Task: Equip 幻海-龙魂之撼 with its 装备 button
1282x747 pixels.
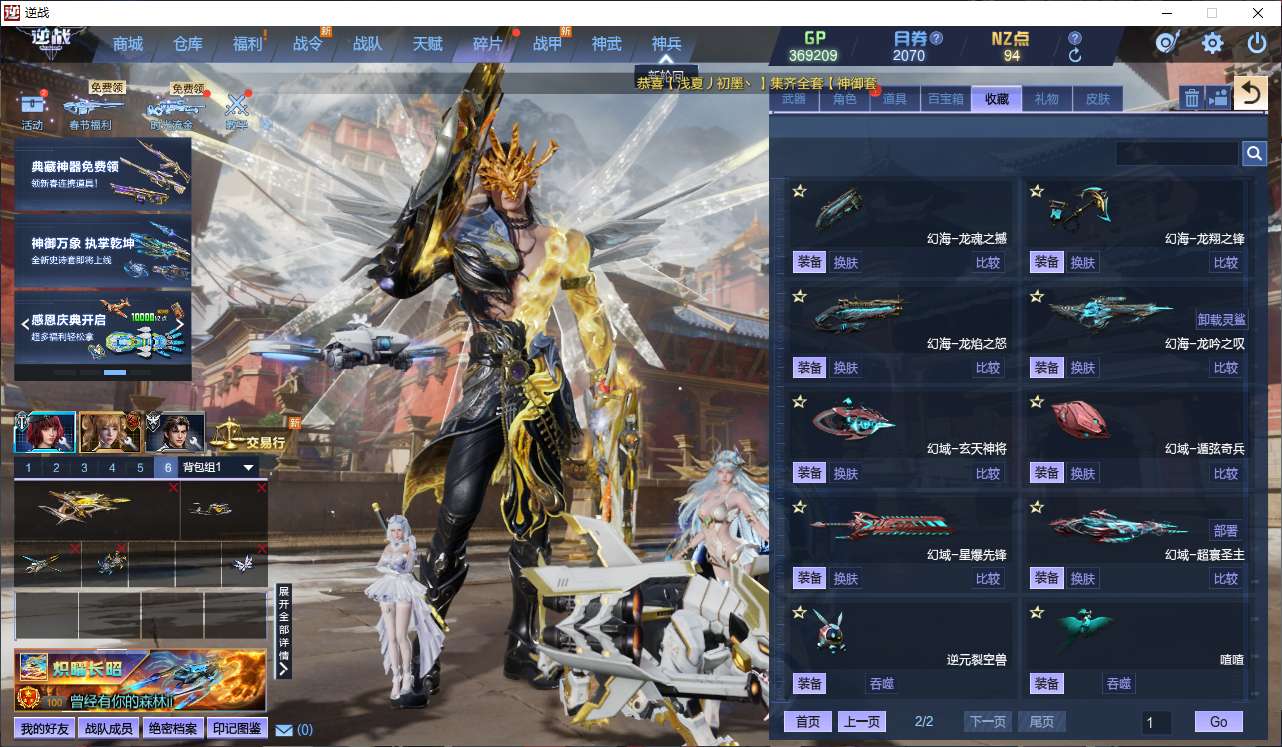Action: 809,262
